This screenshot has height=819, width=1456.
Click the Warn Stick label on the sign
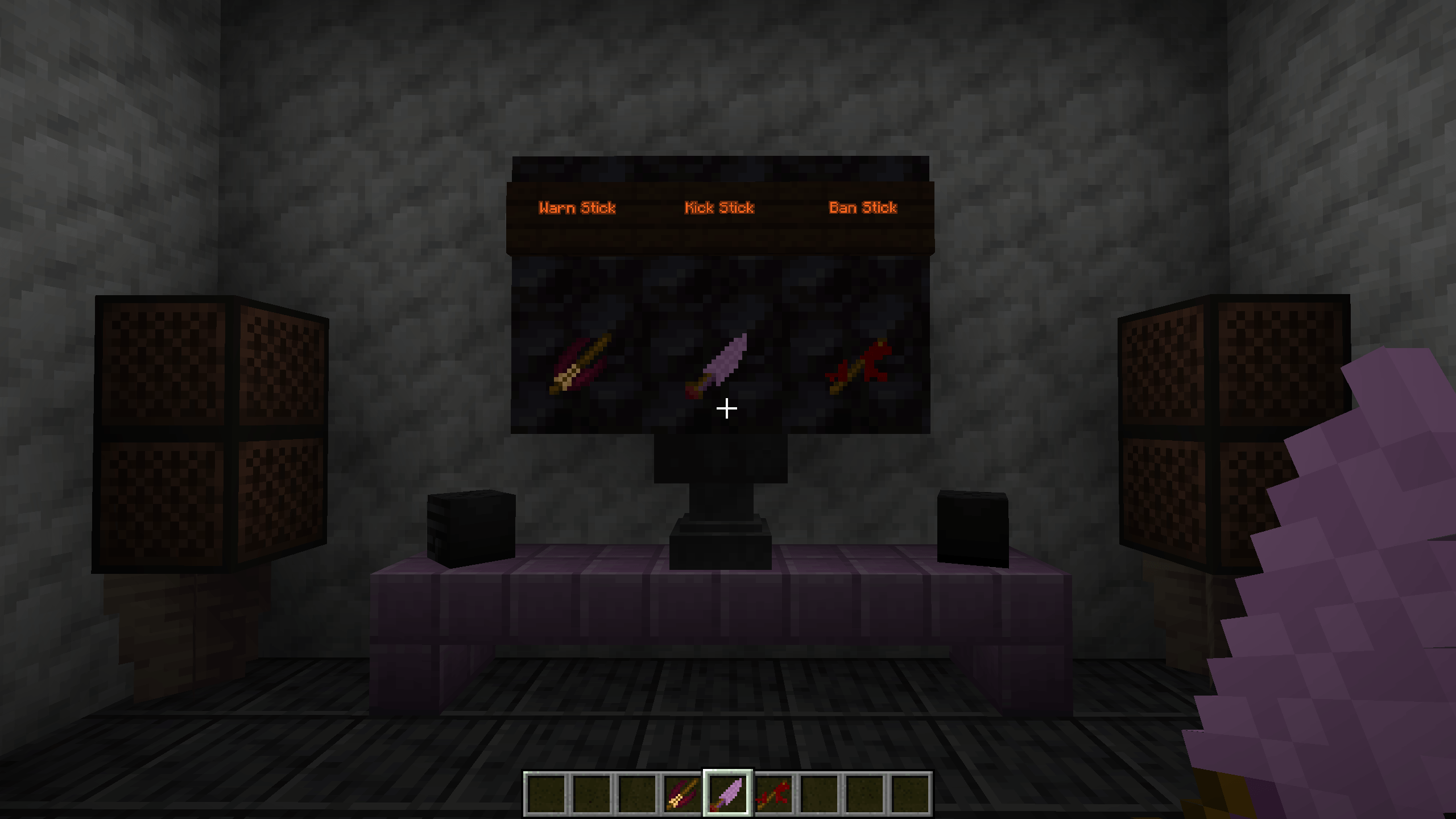[x=578, y=208]
